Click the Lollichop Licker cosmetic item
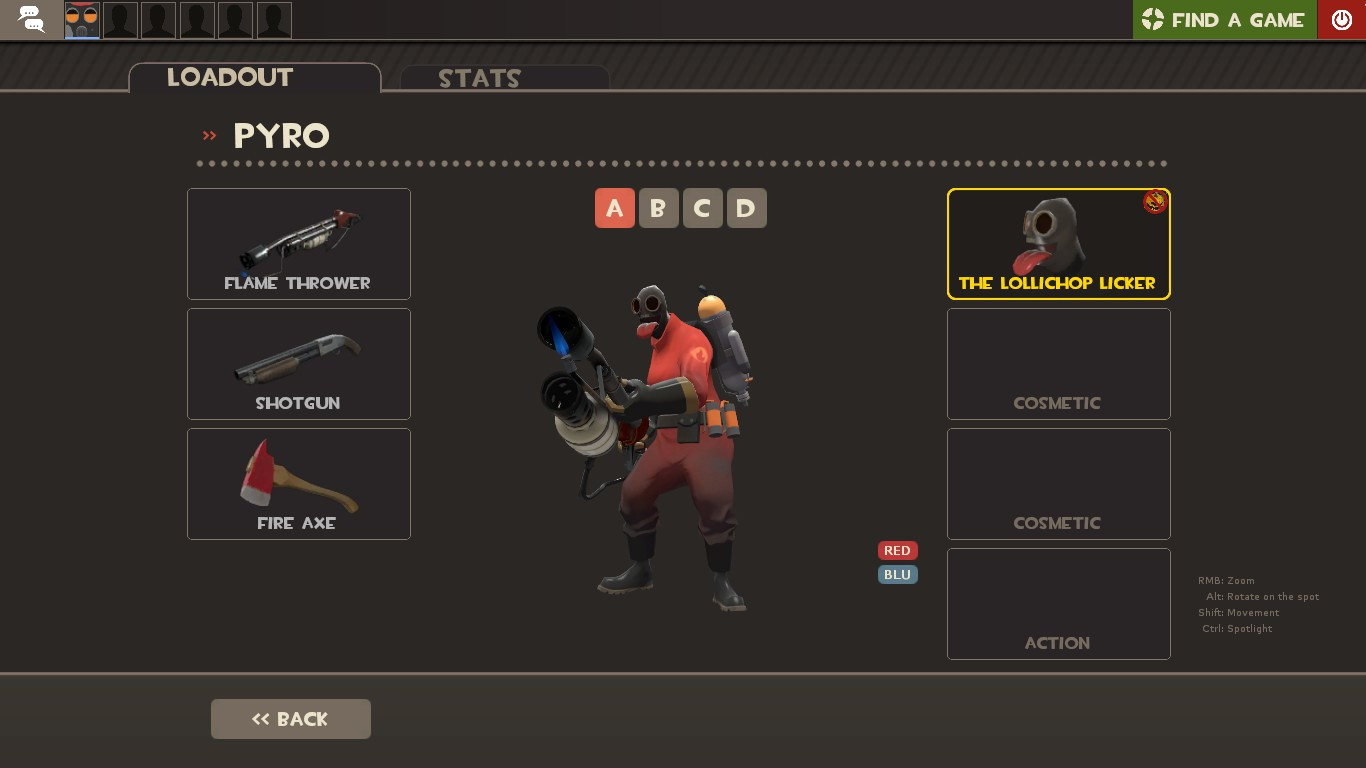Image resolution: width=1366 pixels, height=768 pixels. tap(1058, 243)
